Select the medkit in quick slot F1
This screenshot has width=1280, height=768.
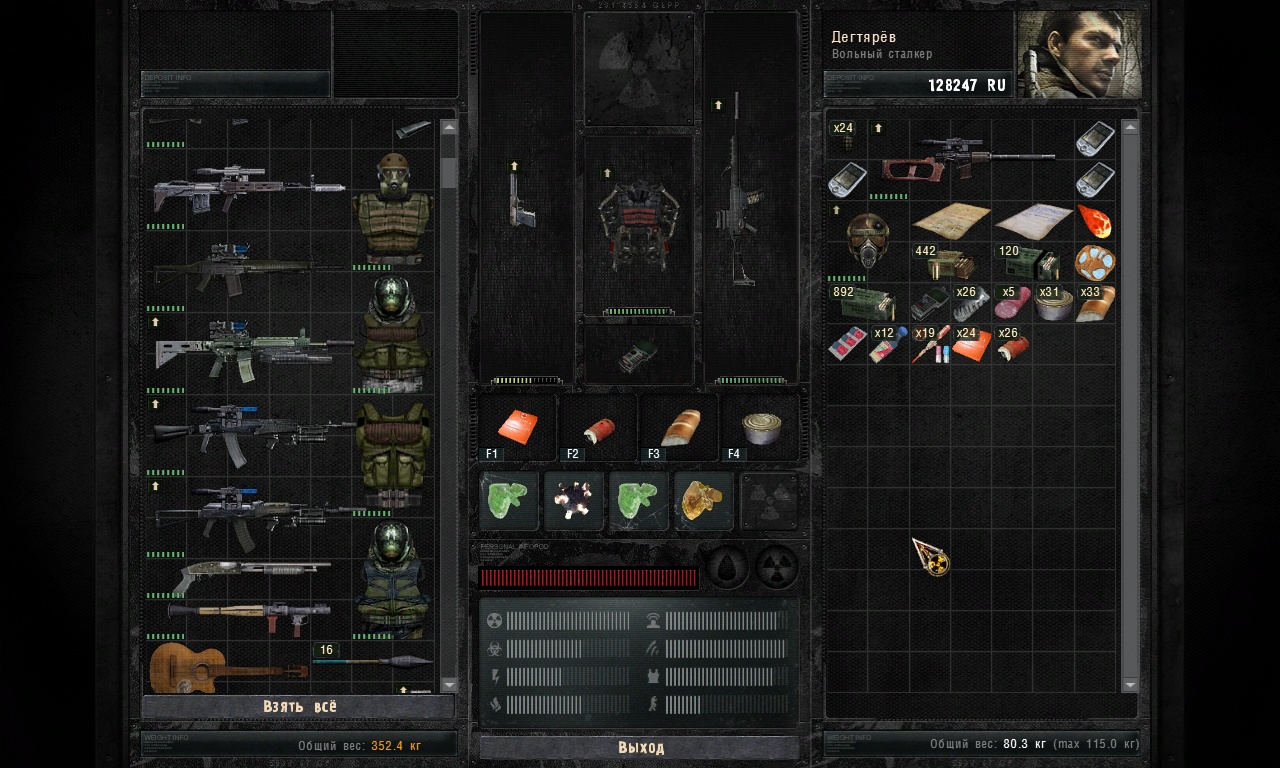[518, 427]
